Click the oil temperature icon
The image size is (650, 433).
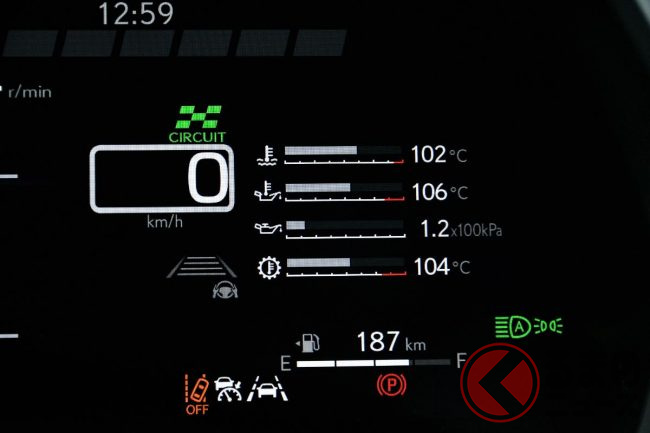click(265, 190)
